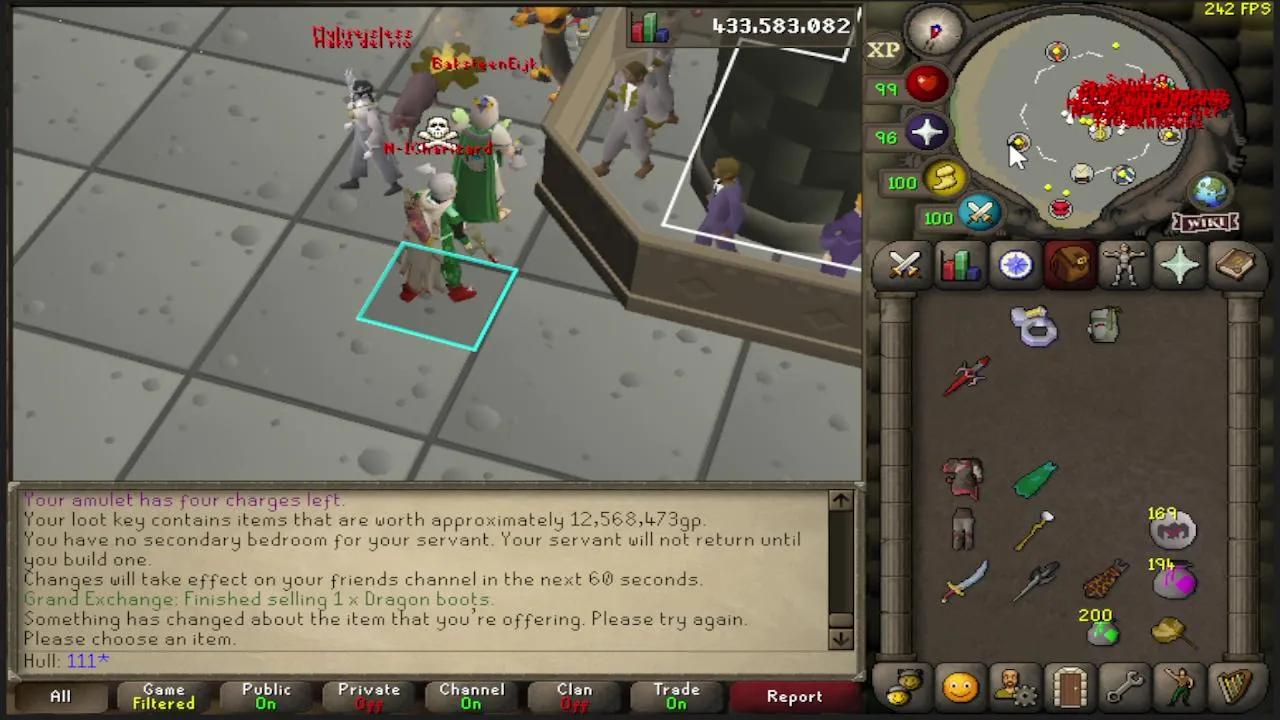Open the Skills tab
1280x720 pixels.
(x=959, y=264)
